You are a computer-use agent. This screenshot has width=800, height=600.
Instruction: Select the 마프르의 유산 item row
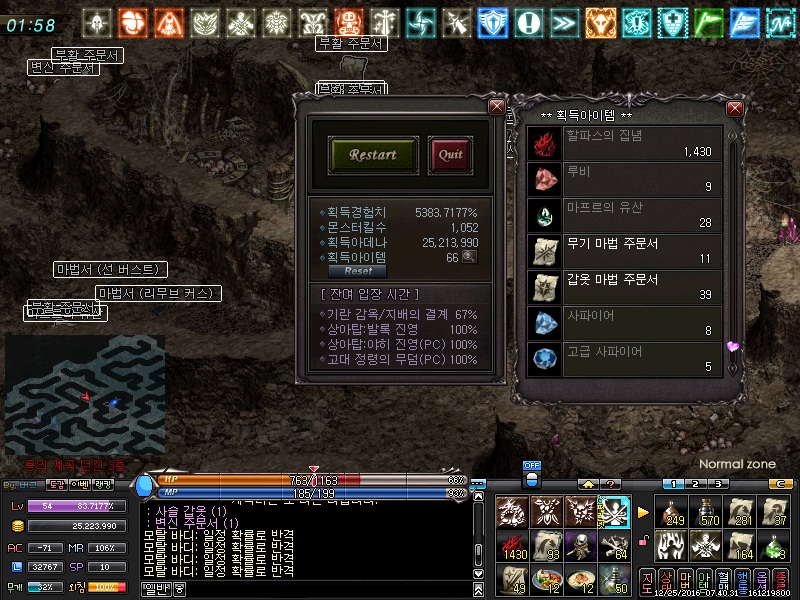click(x=625, y=214)
